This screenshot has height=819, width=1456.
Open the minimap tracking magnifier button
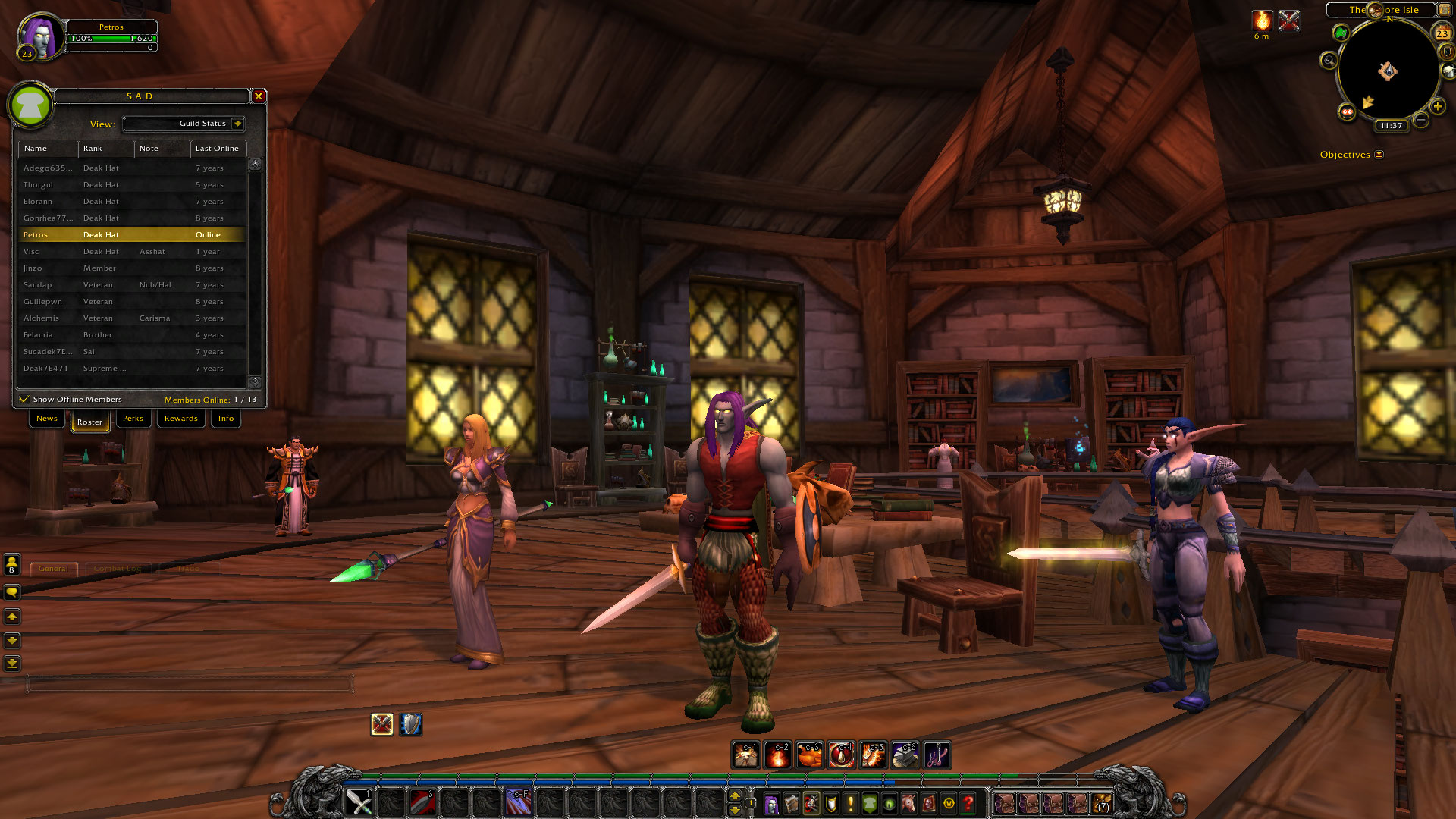point(1329,61)
